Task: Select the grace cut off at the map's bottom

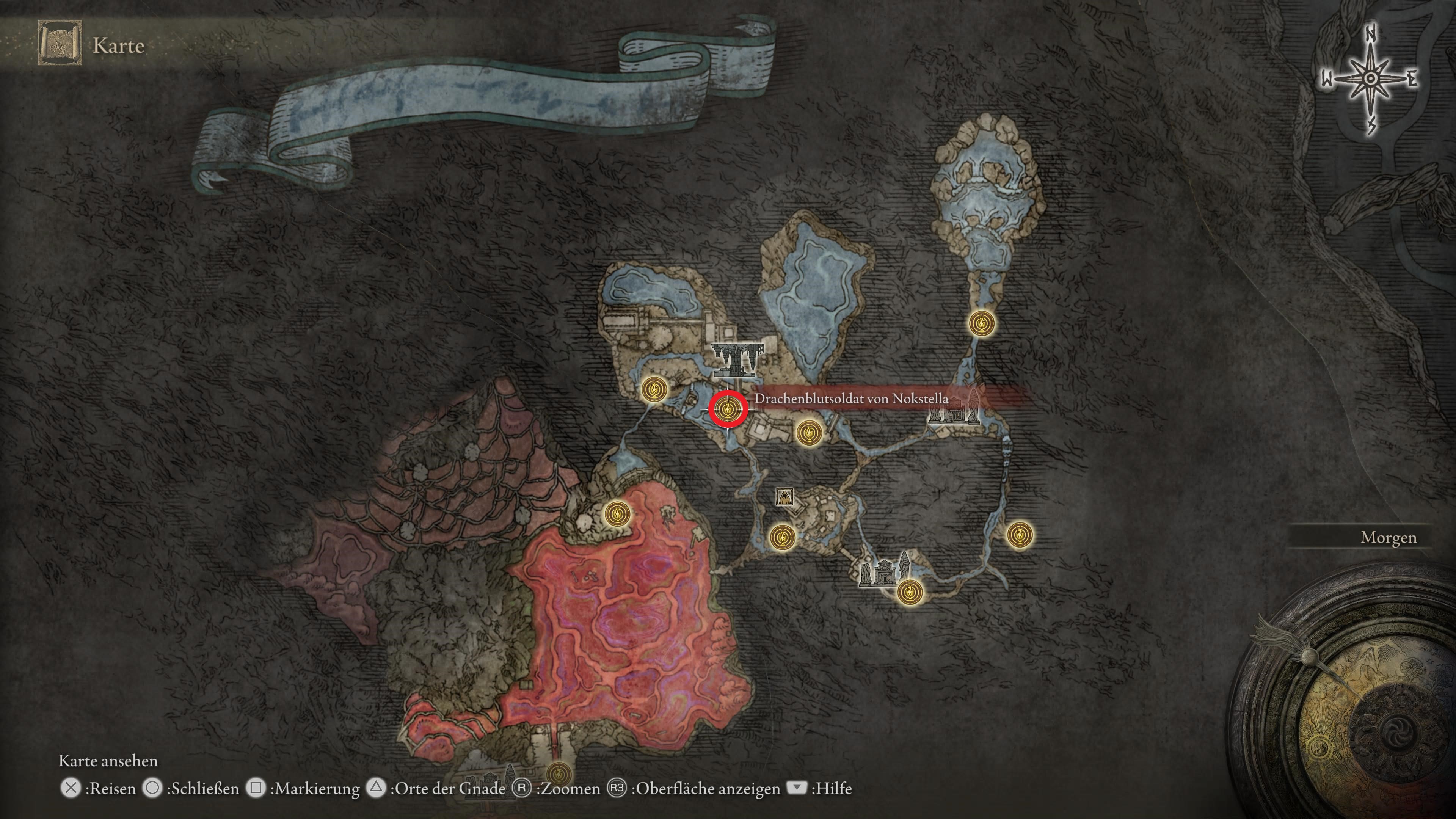Action: pos(559,773)
